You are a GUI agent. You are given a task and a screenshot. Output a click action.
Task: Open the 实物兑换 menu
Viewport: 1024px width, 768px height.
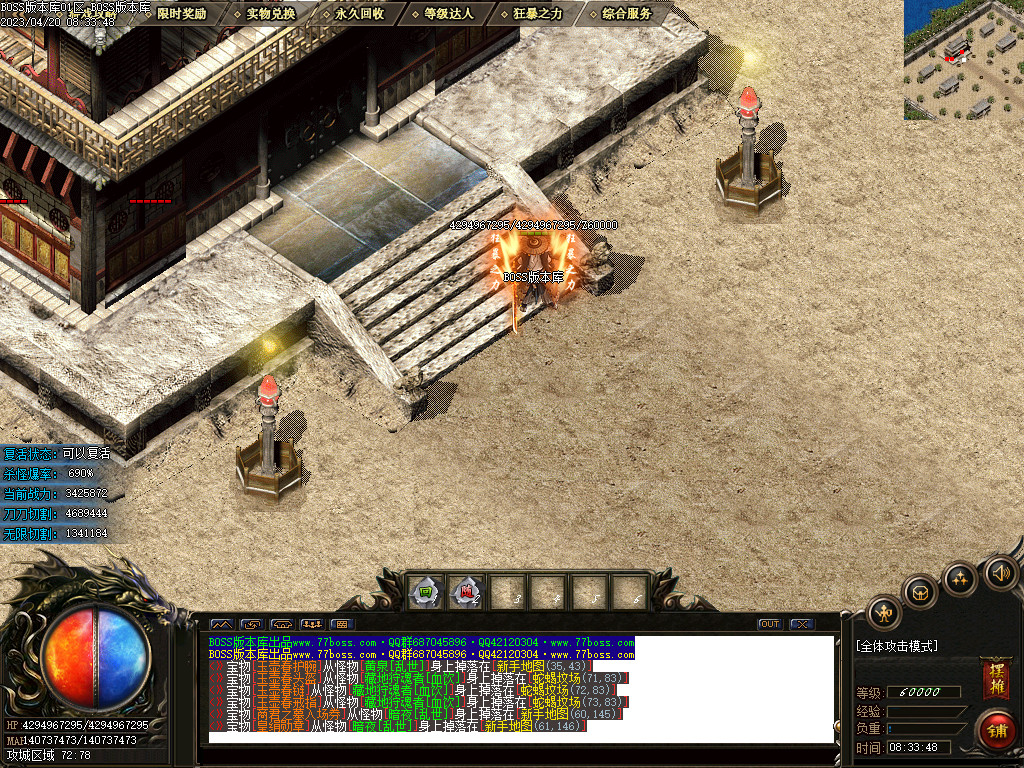click(x=270, y=14)
